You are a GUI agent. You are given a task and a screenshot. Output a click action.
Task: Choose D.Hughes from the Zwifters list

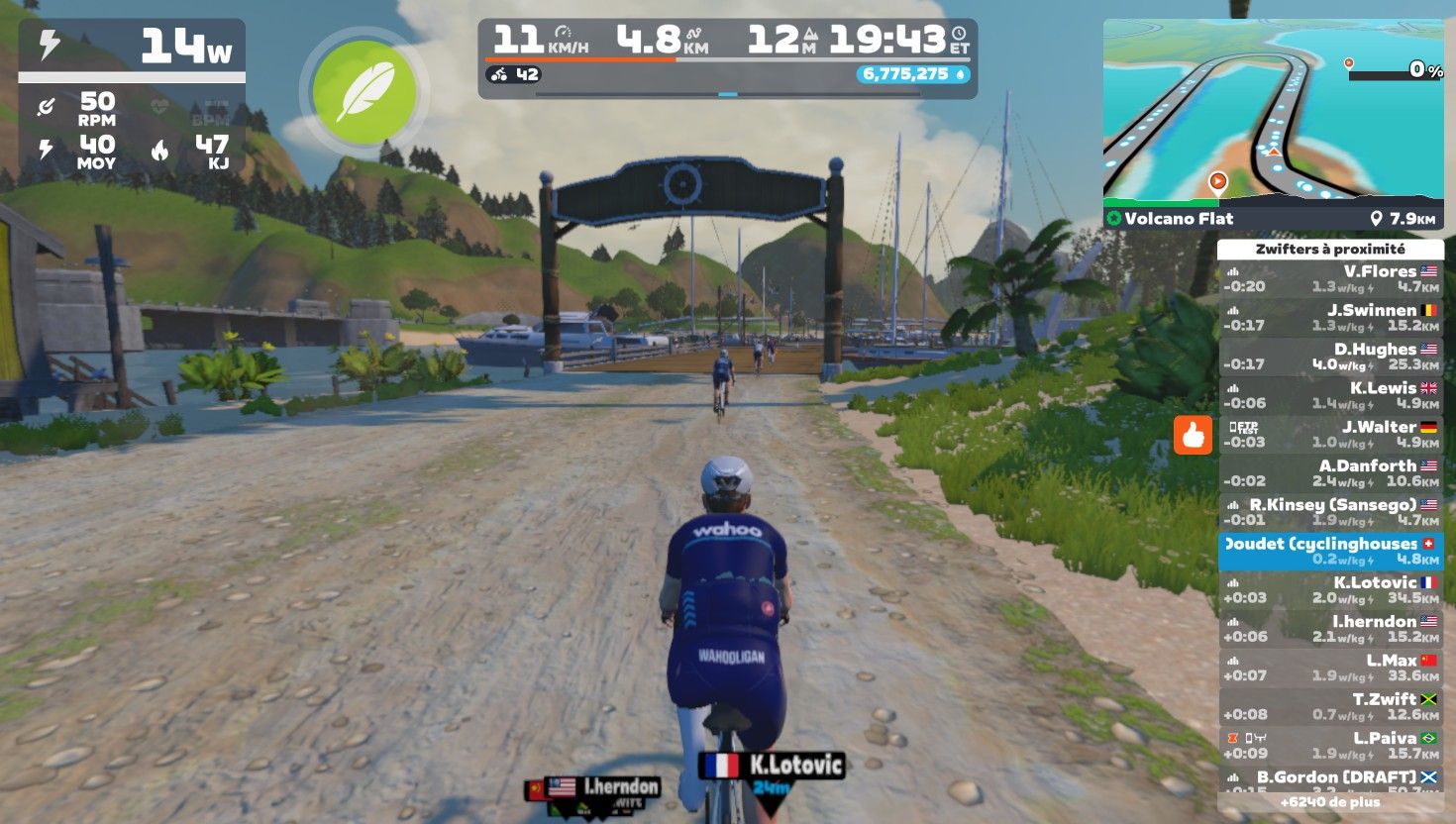coord(1330,357)
